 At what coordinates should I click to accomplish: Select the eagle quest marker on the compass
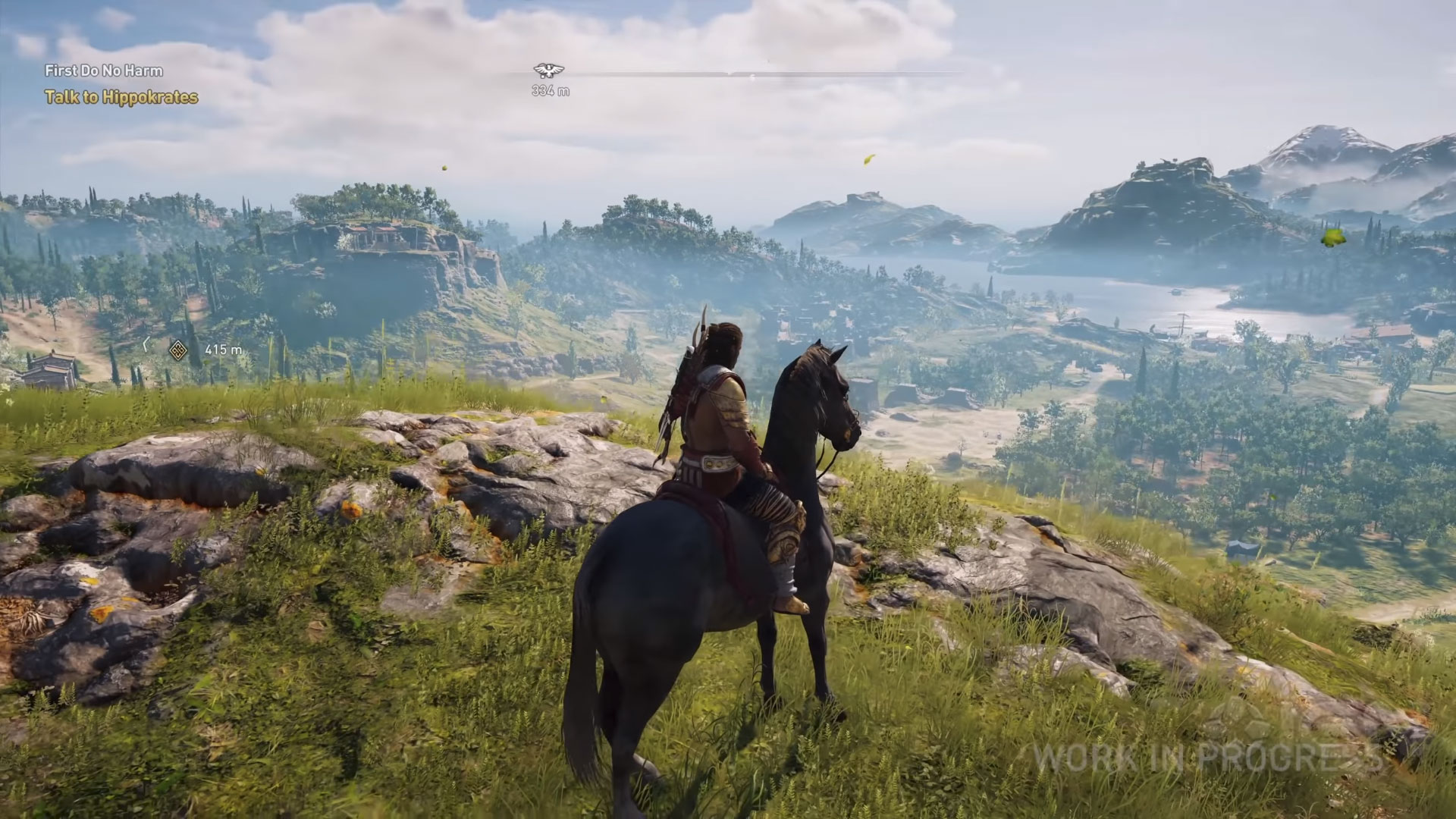pyautogui.click(x=548, y=71)
